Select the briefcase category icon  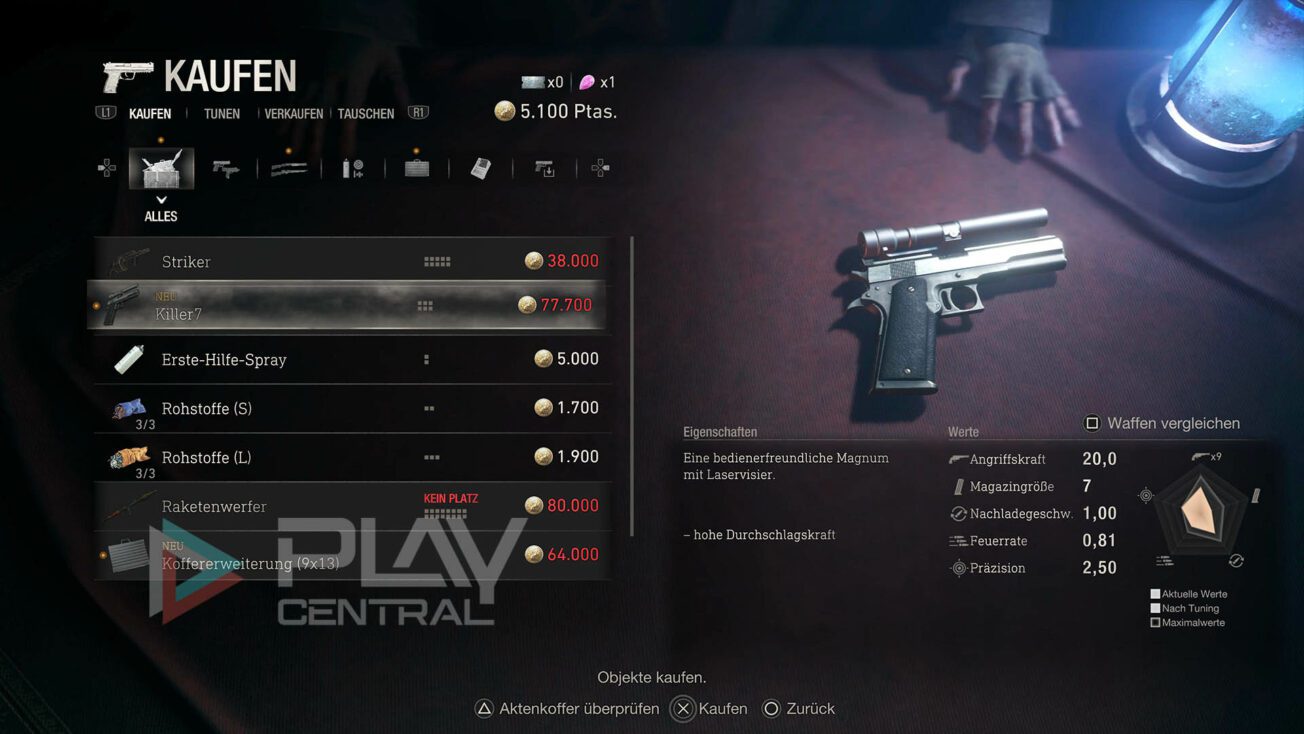tap(416, 167)
